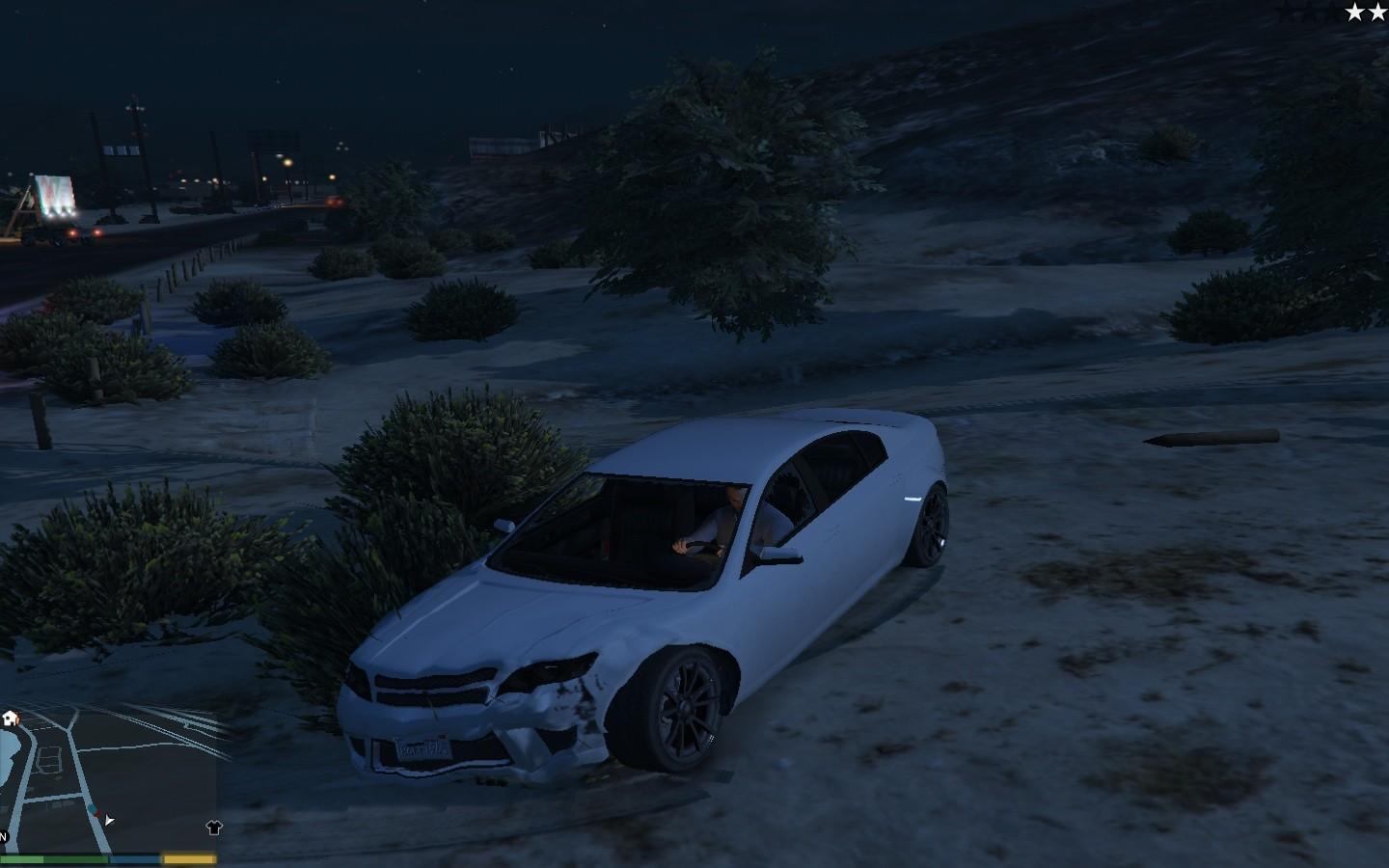Click the player arrow marker on the minimap
This screenshot has height=868, width=1389.
tap(109, 820)
